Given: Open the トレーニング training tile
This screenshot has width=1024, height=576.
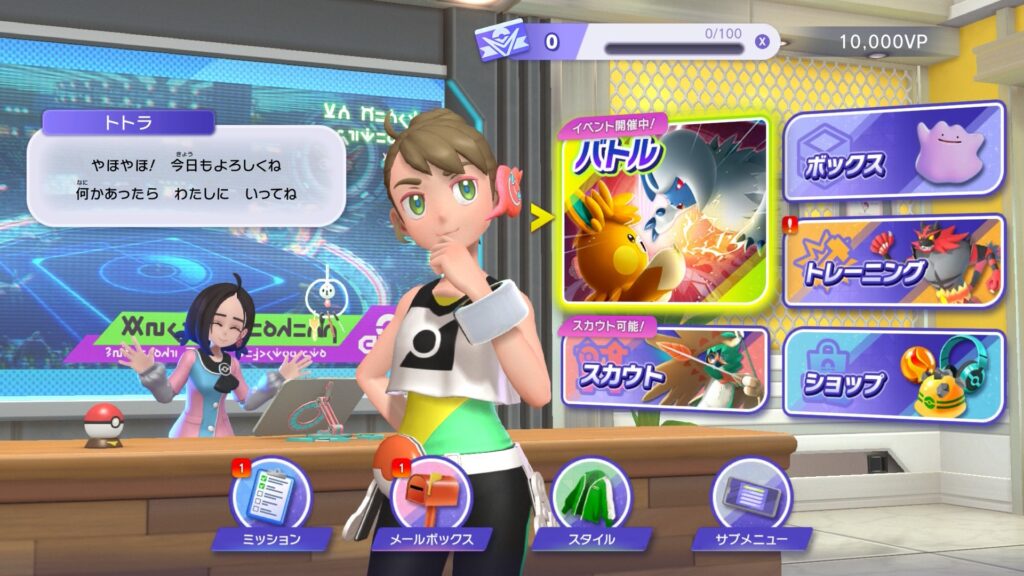Looking at the screenshot, I should (893, 262).
